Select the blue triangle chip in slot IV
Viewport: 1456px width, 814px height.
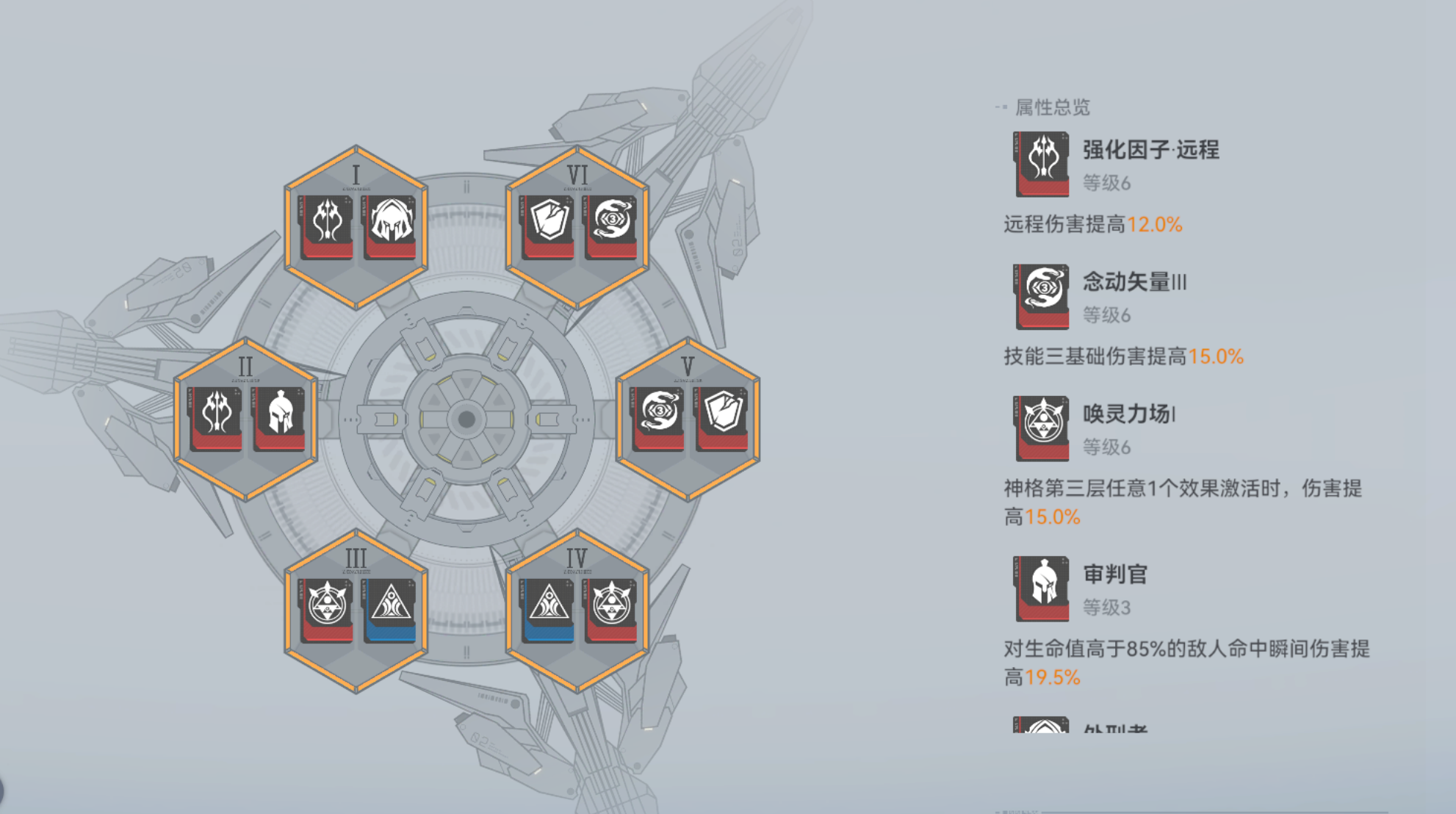pos(548,609)
